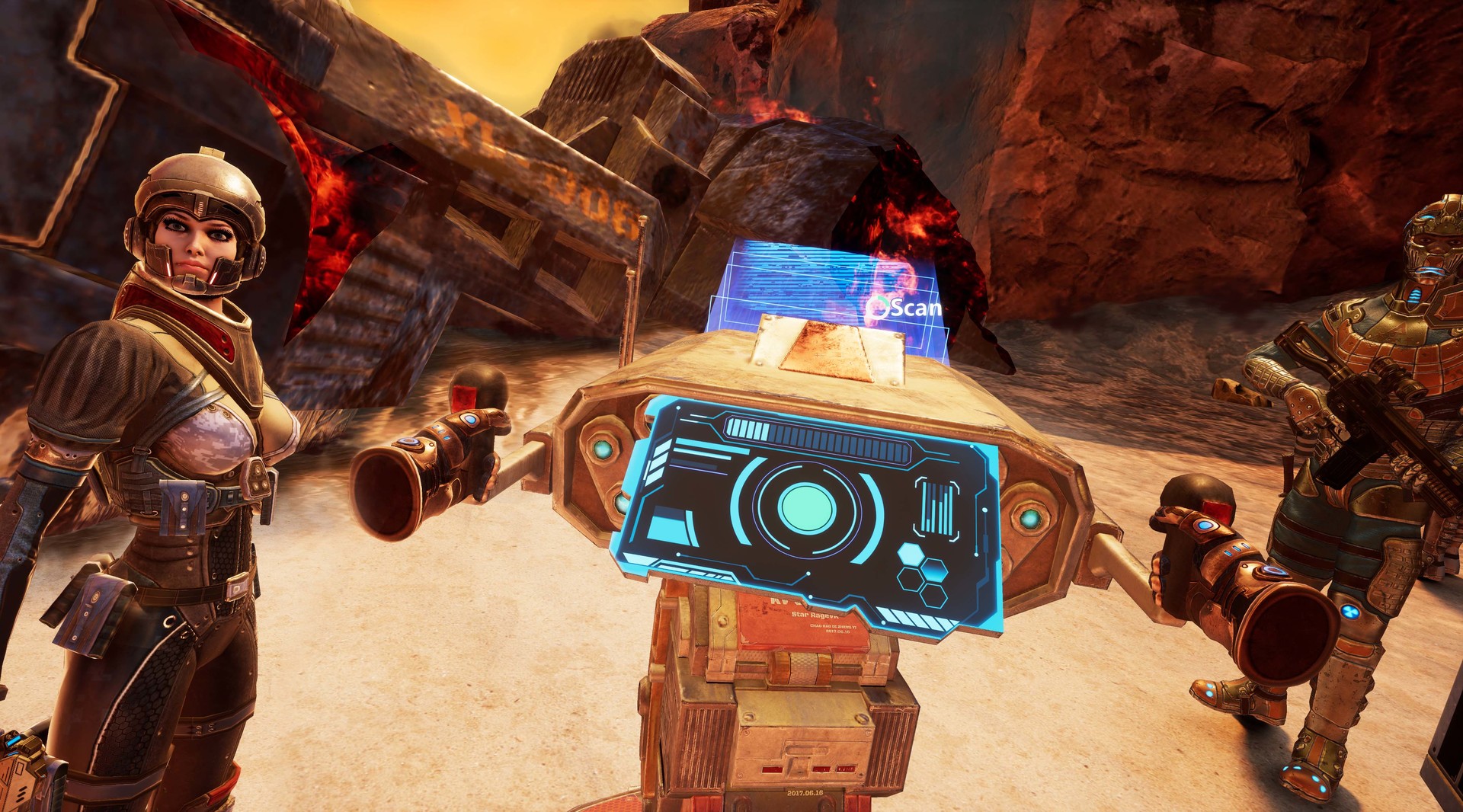Select the holographic Scan button
Viewport: 1463px width, 812px height.
(x=907, y=308)
